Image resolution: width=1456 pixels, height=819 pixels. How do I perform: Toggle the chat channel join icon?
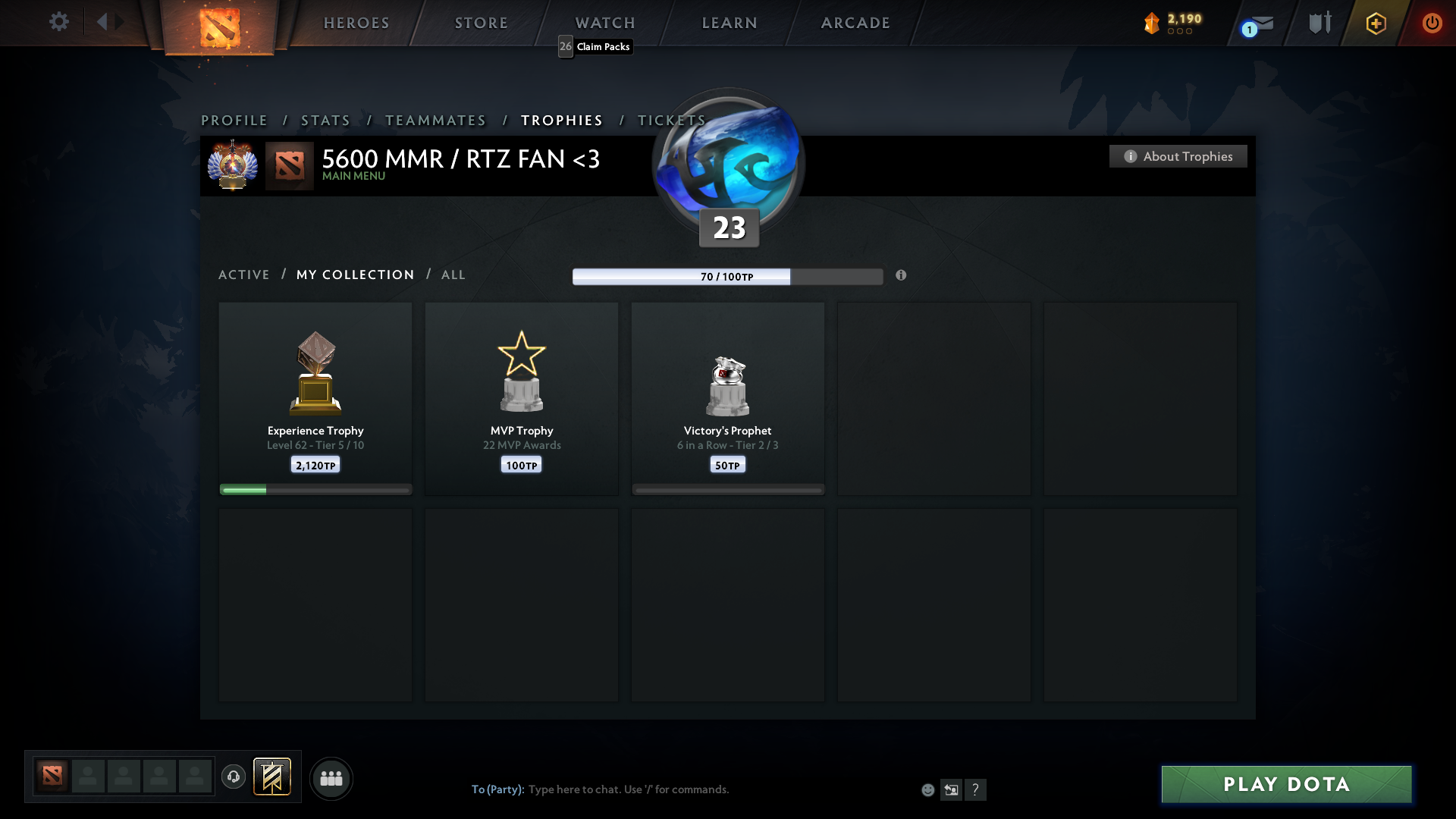click(x=952, y=789)
